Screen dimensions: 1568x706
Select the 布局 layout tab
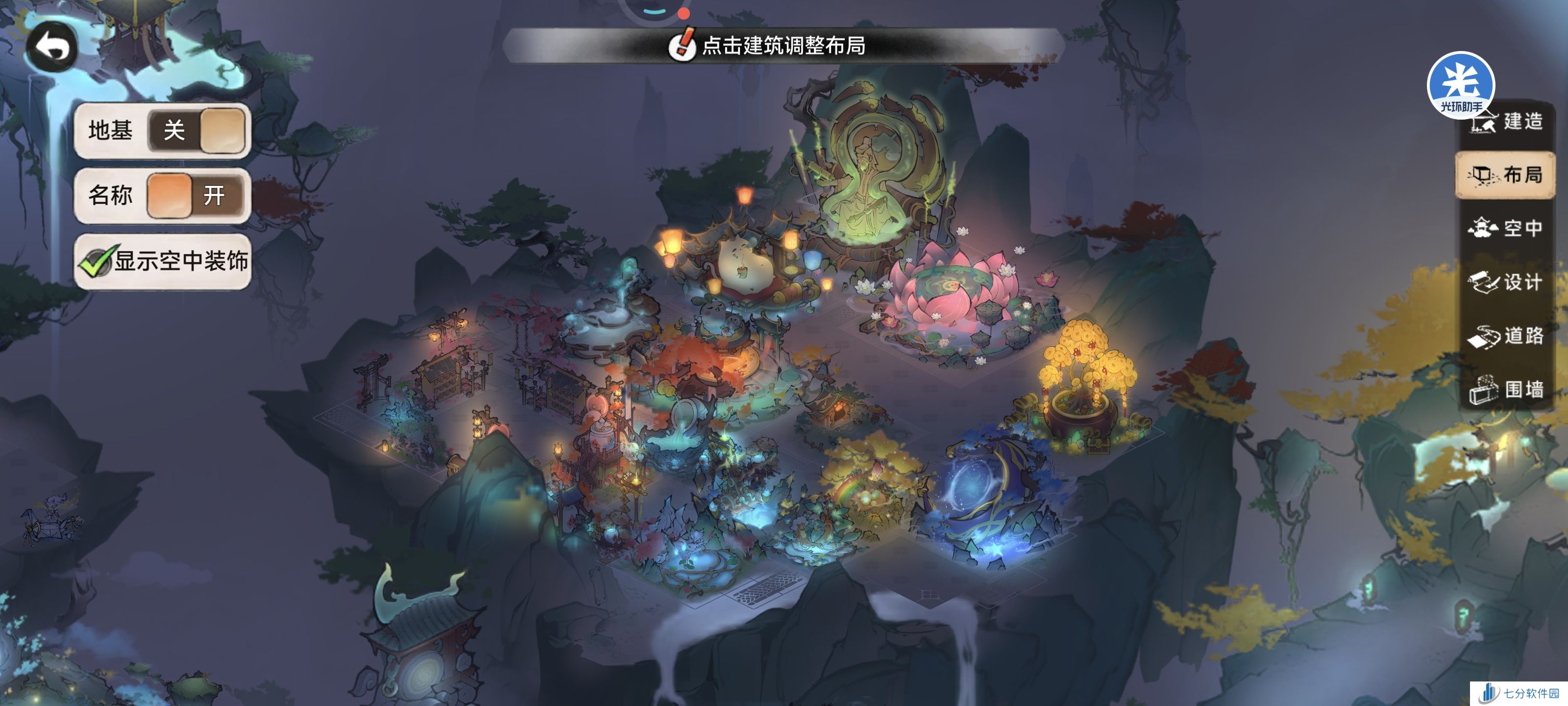click(x=1505, y=176)
